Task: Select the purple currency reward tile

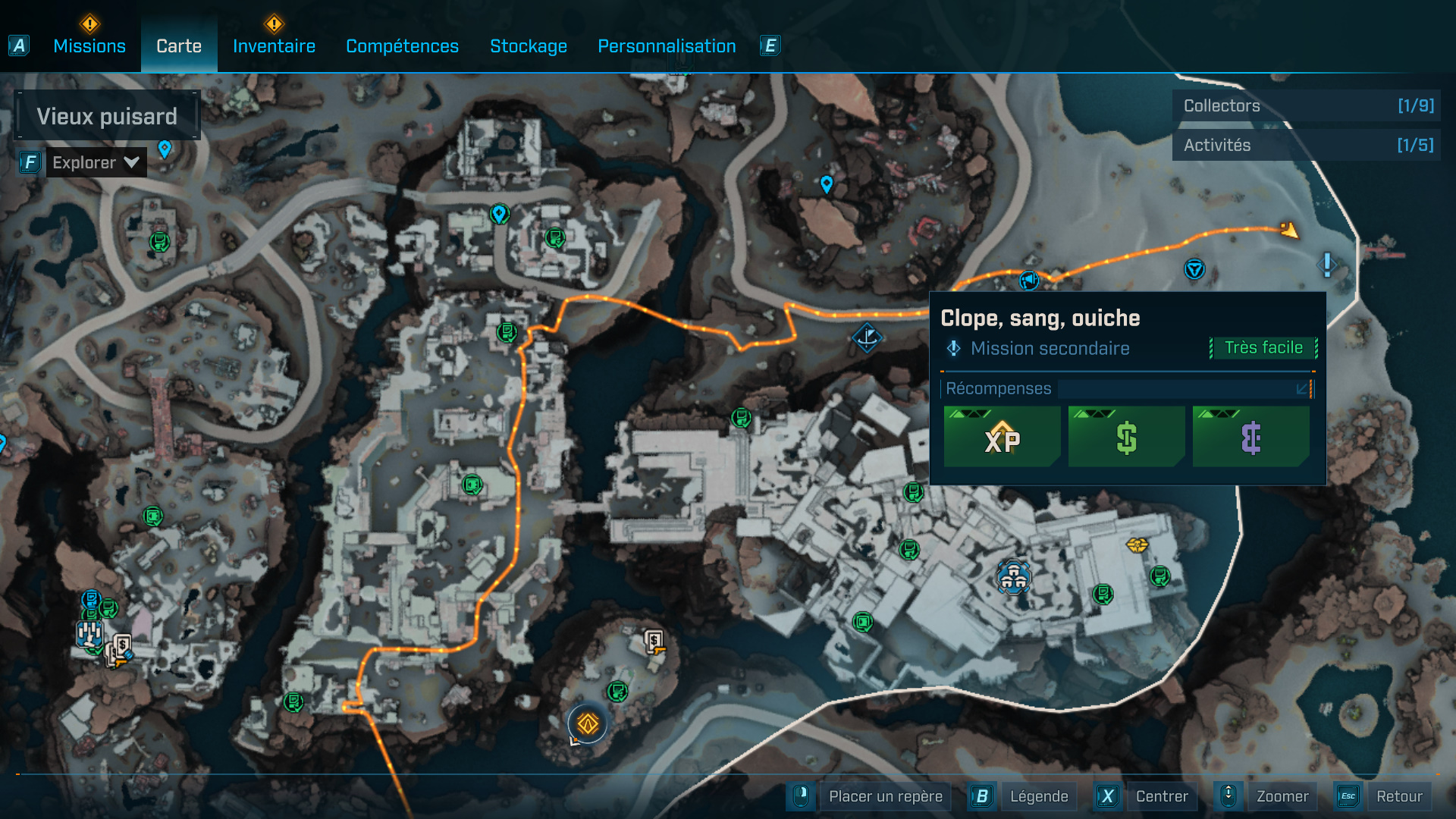Action: pyautogui.click(x=1250, y=437)
